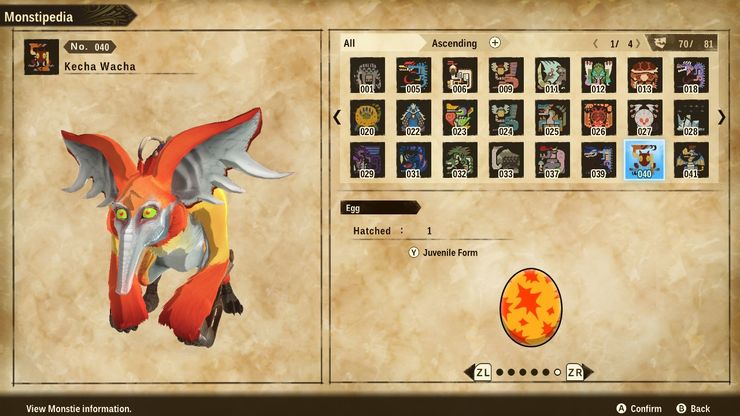This screenshot has height=416, width=740.
Task: Select monstie entry 024
Action: [x=506, y=117]
